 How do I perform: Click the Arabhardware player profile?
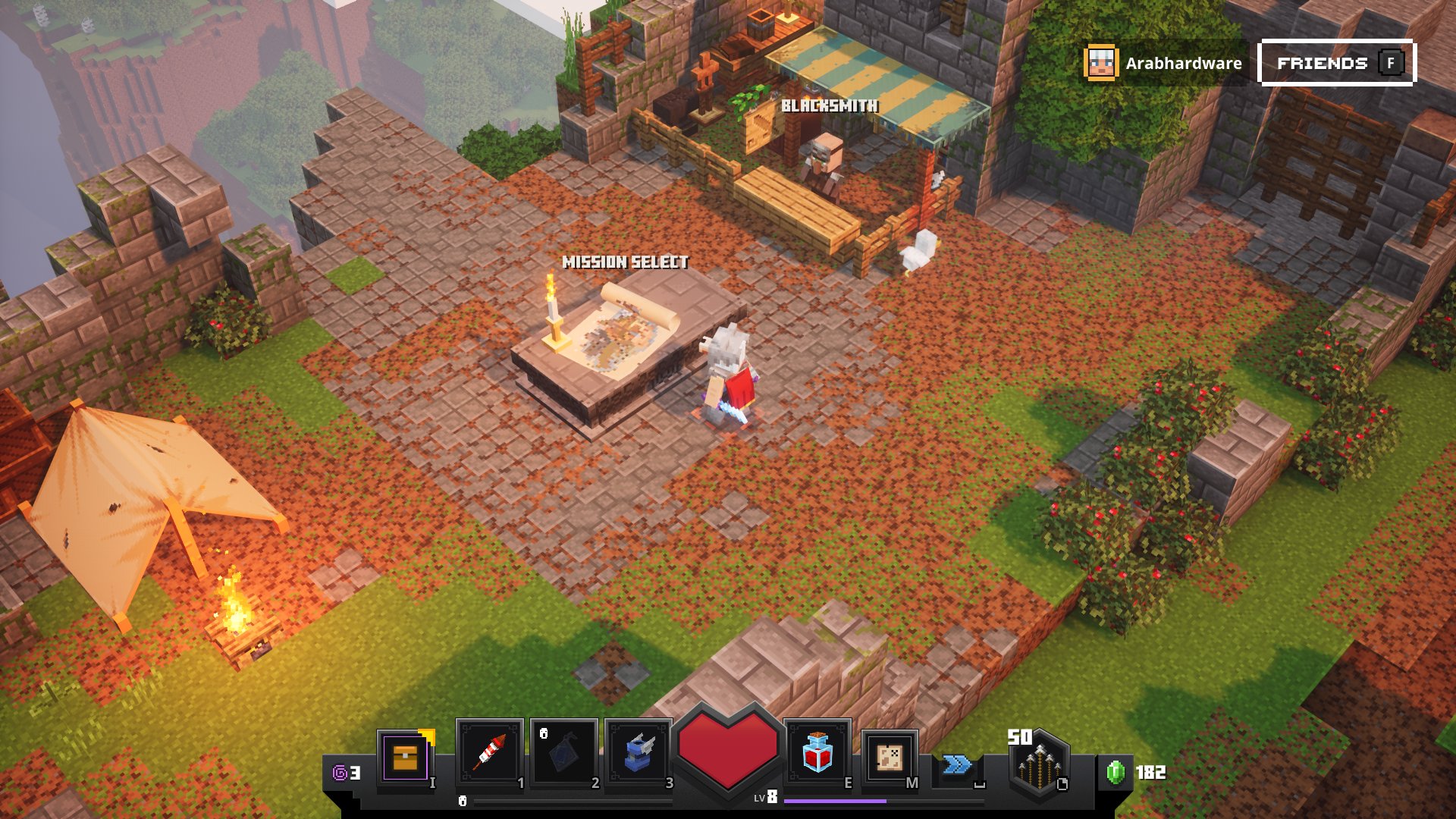pyautogui.click(x=1164, y=63)
